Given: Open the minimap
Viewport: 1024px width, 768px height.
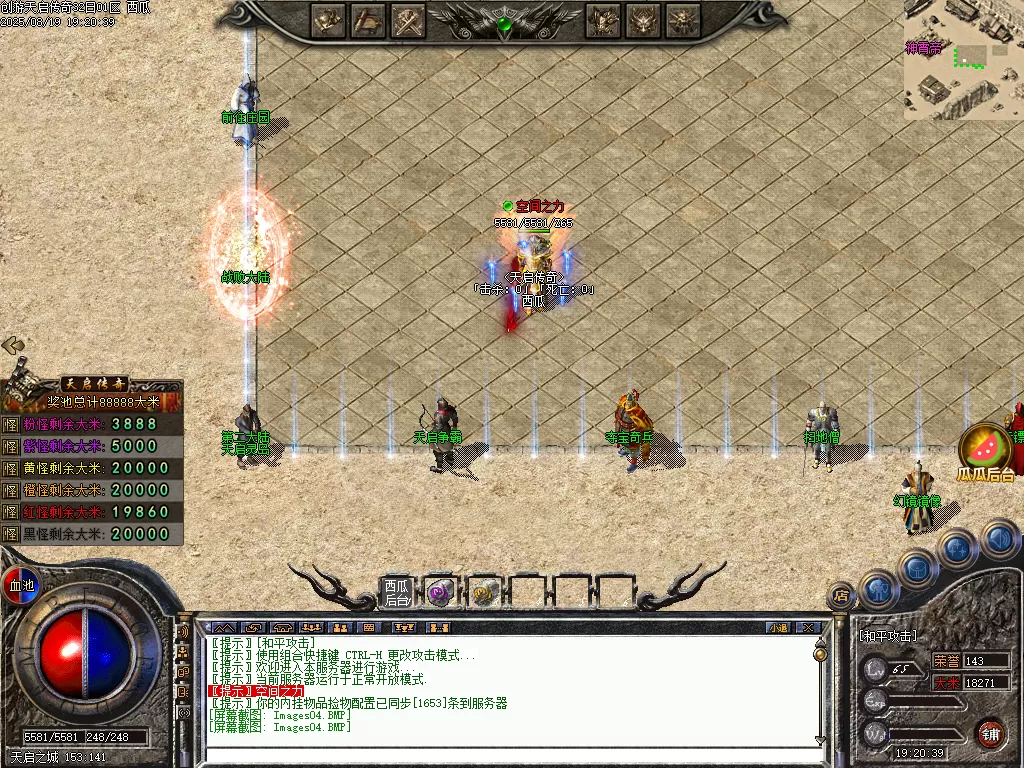Looking at the screenshot, I should click(x=964, y=60).
